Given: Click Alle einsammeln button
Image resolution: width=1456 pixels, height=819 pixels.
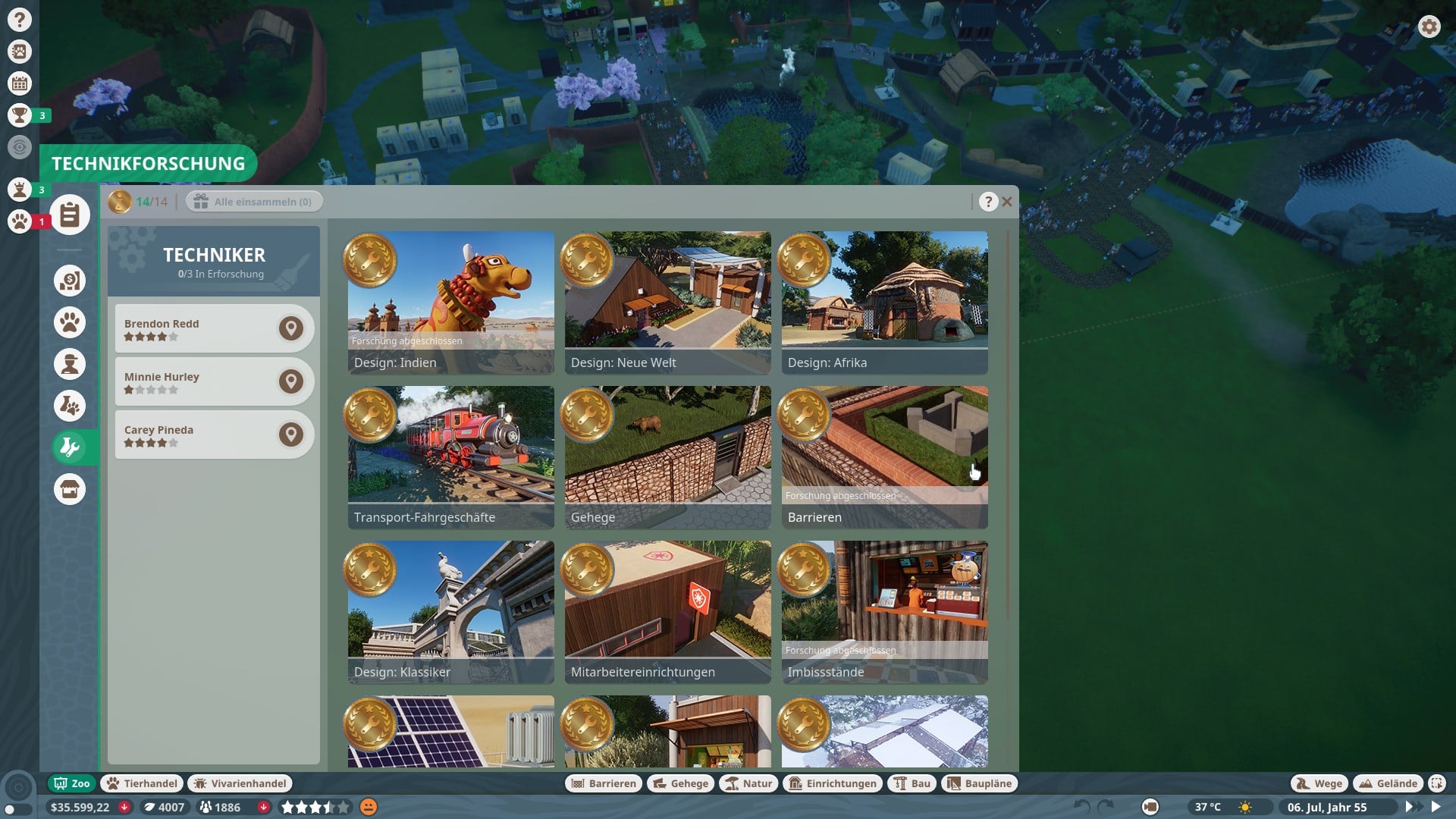Looking at the screenshot, I should 254,202.
